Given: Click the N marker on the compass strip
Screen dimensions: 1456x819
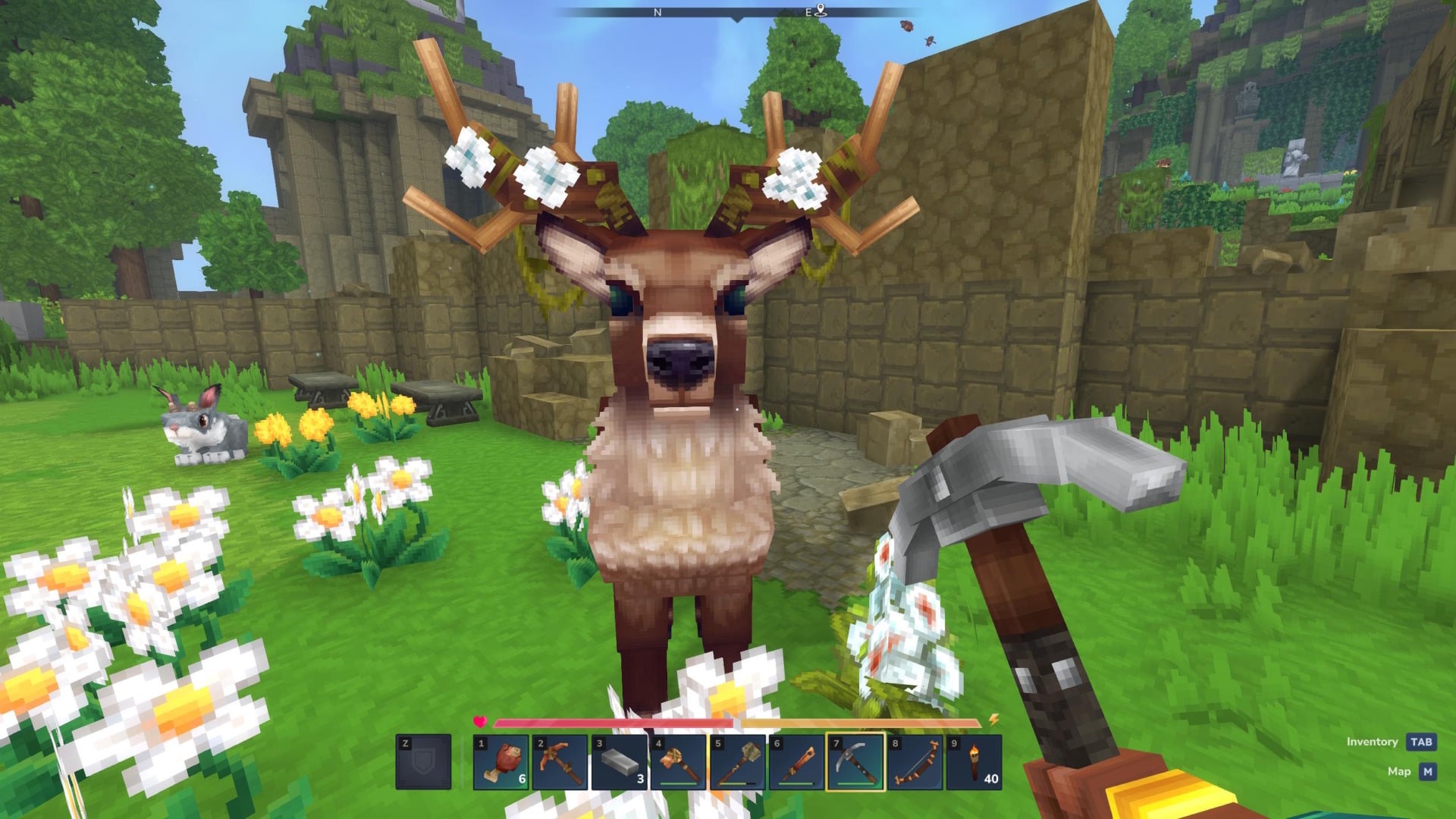Looking at the screenshot, I should [657, 12].
